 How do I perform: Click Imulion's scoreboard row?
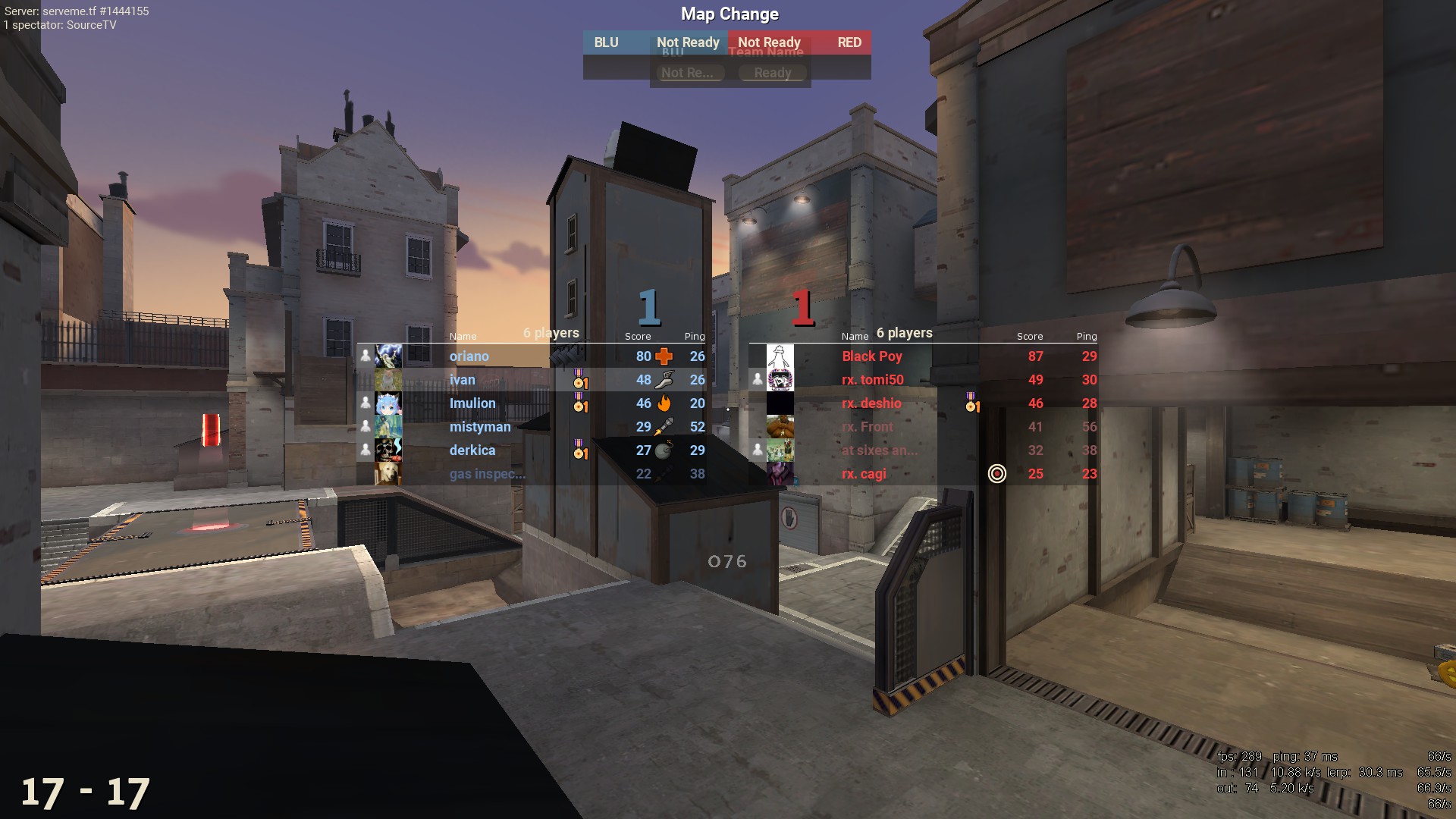(x=472, y=403)
